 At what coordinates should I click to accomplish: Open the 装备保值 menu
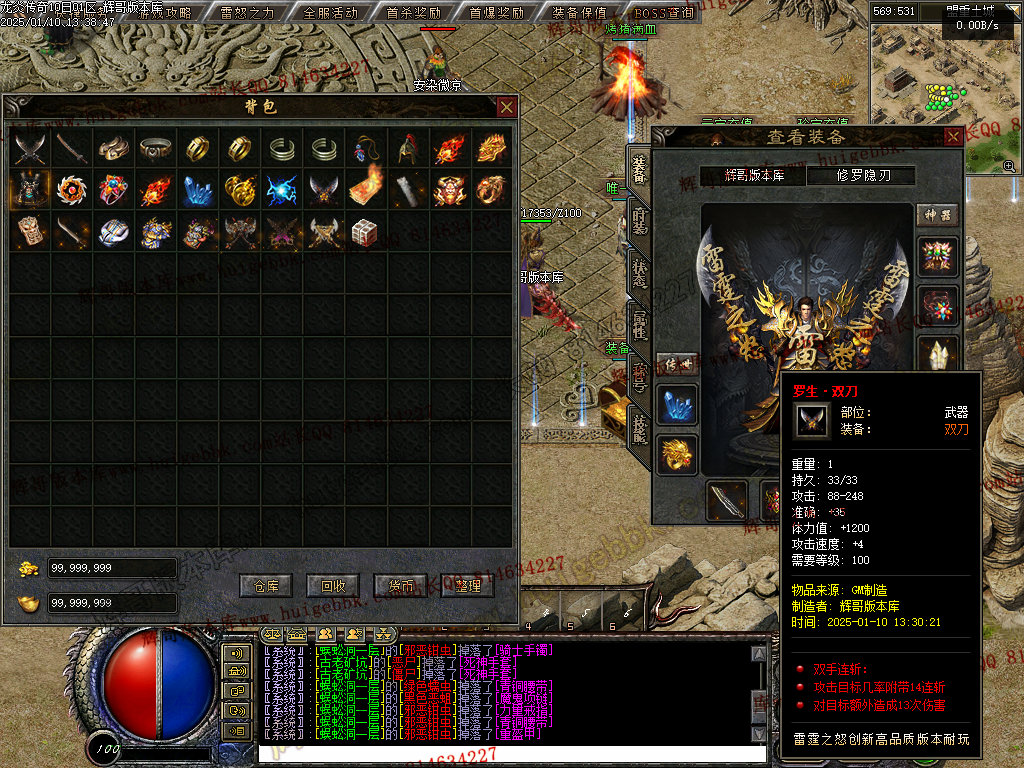578,12
